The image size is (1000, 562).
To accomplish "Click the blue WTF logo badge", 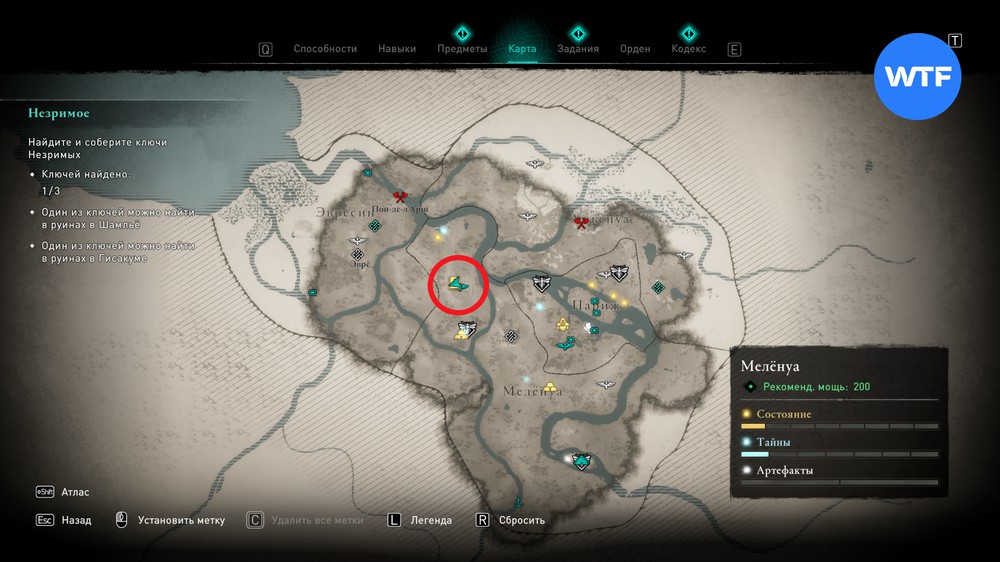I will [x=917, y=78].
